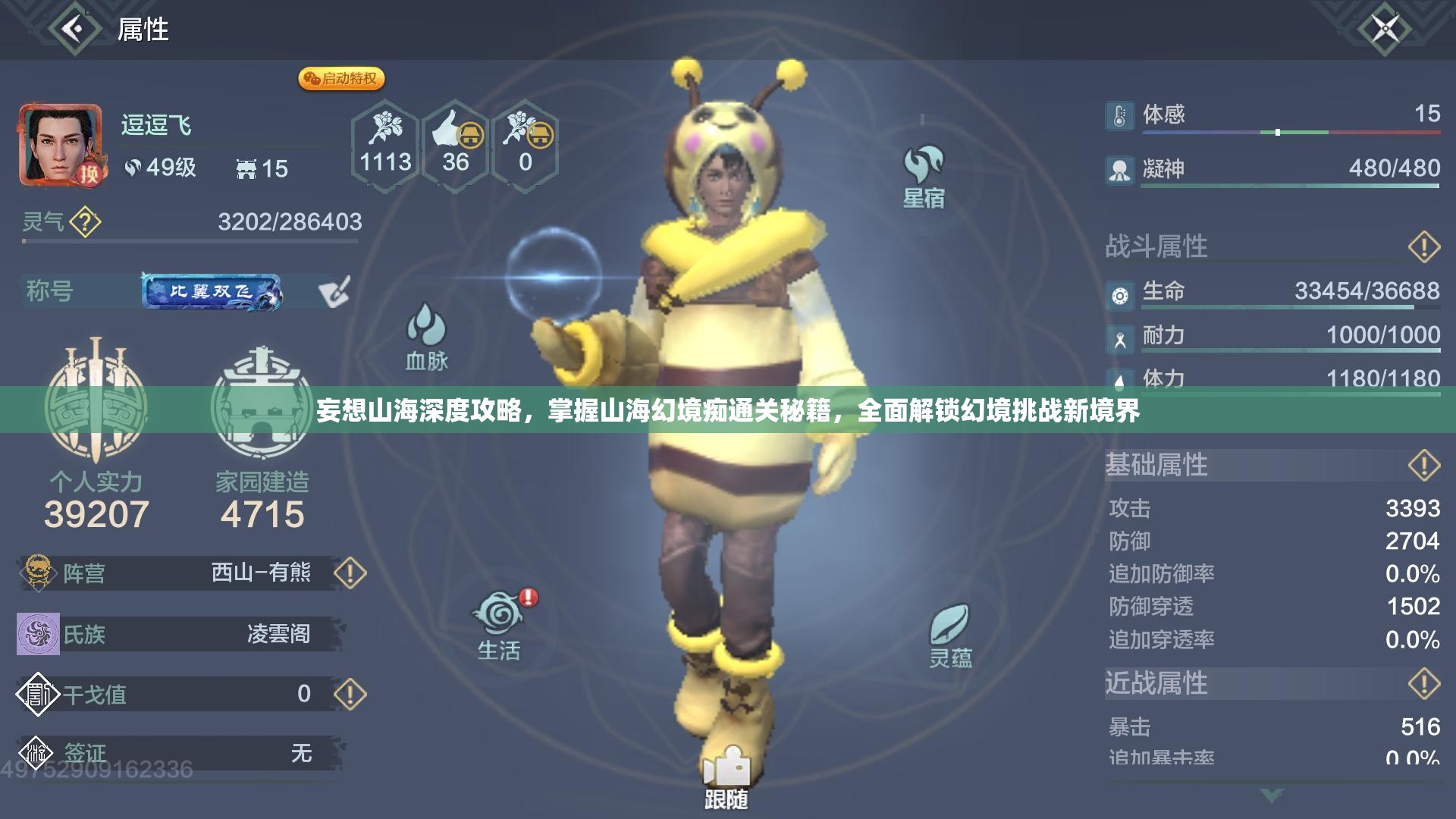Image resolution: width=1456 pixels, height=819 pixels.
Task: Tap the 灵气 question mark icon
Action: coord(86,221)
